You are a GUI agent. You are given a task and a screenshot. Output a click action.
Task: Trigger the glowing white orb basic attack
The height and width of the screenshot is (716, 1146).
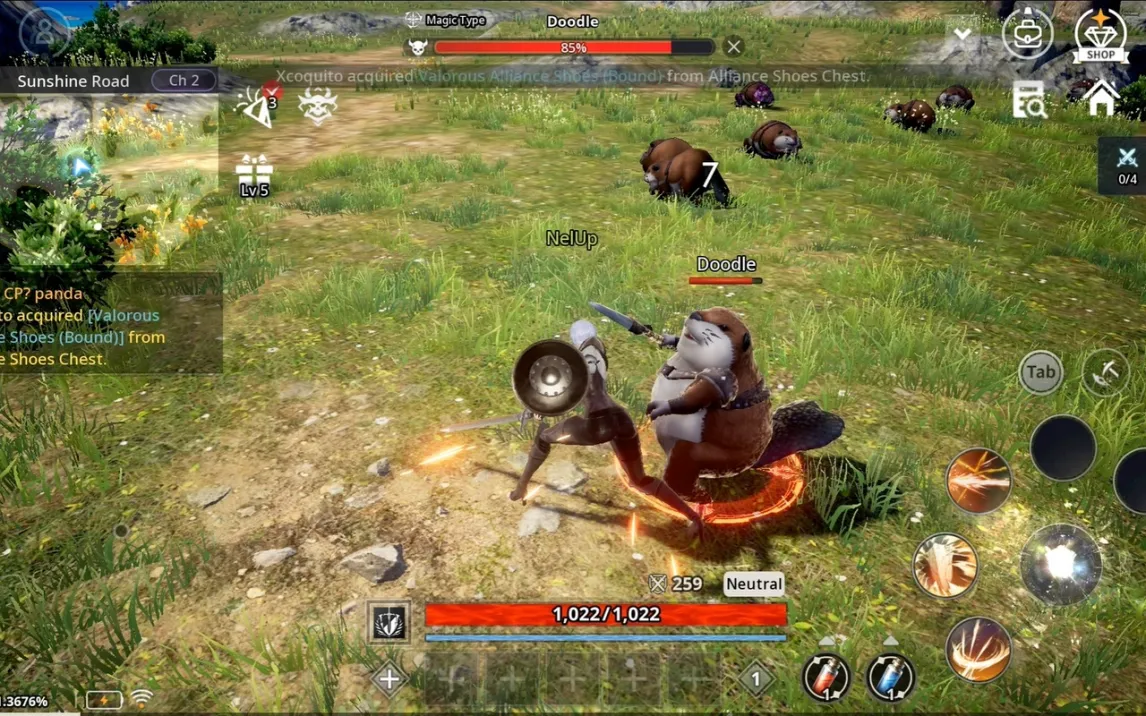[x=1060, y=565]
